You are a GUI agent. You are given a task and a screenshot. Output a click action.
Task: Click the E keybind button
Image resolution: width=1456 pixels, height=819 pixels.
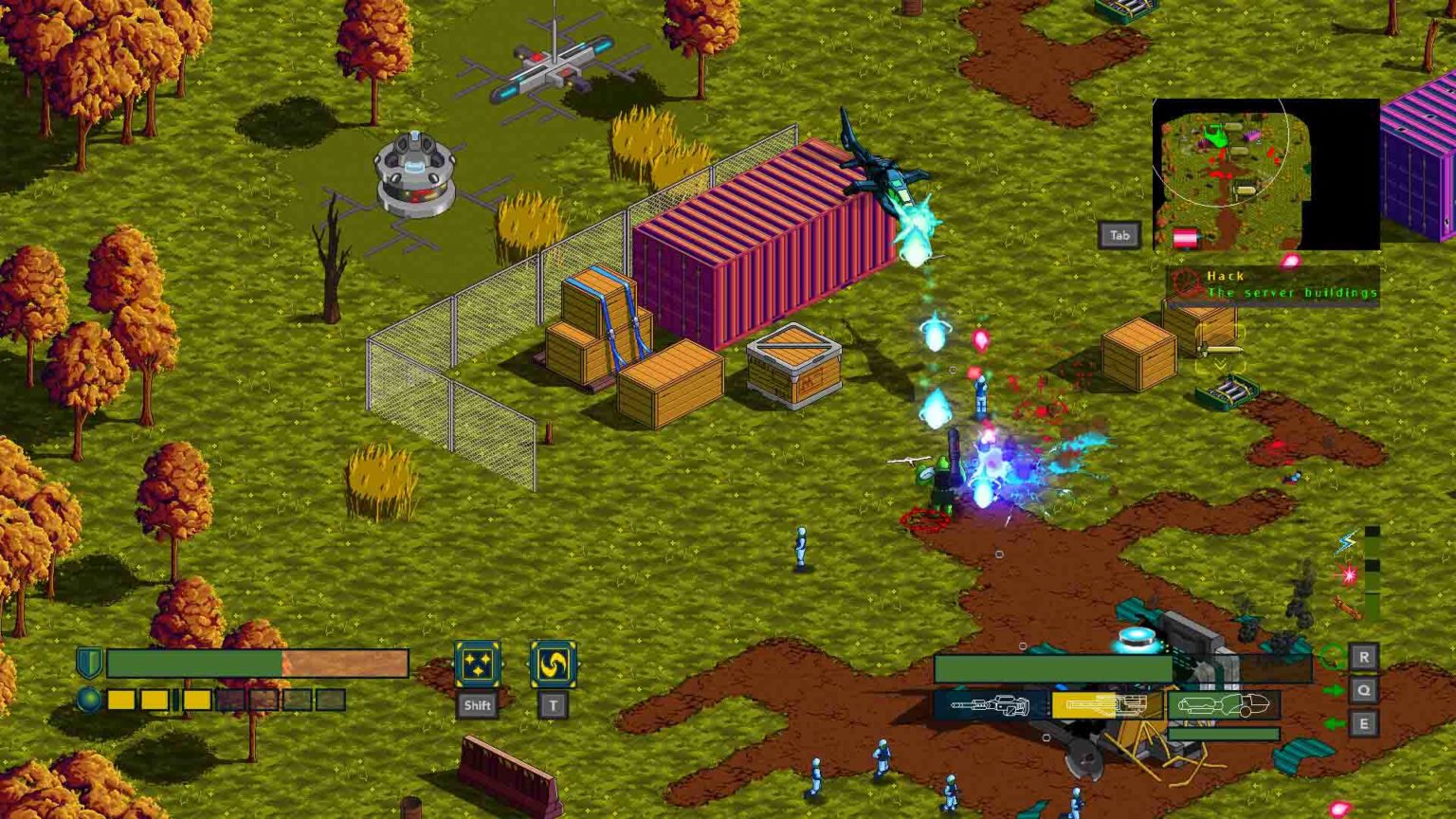tap(1362, 721)
